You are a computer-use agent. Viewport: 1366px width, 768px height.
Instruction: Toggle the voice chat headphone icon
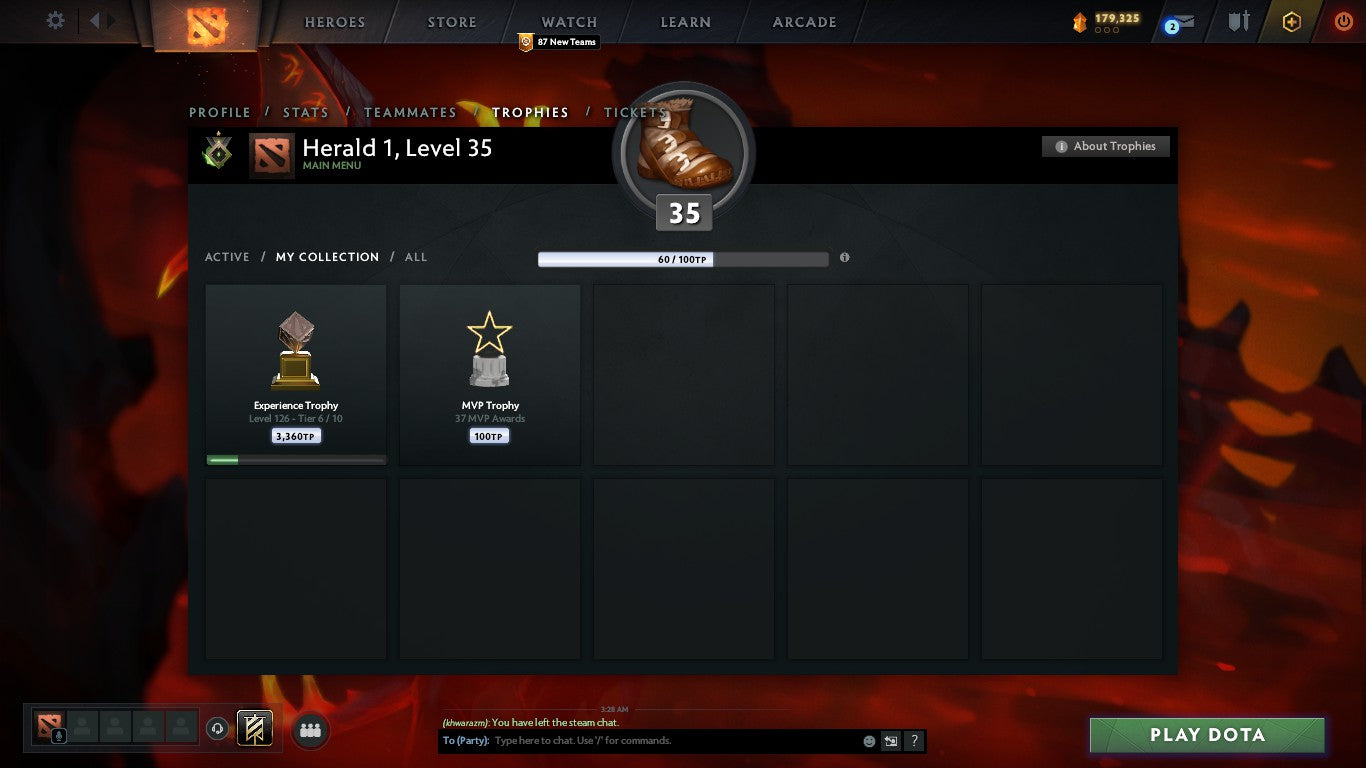pos(218,728)
